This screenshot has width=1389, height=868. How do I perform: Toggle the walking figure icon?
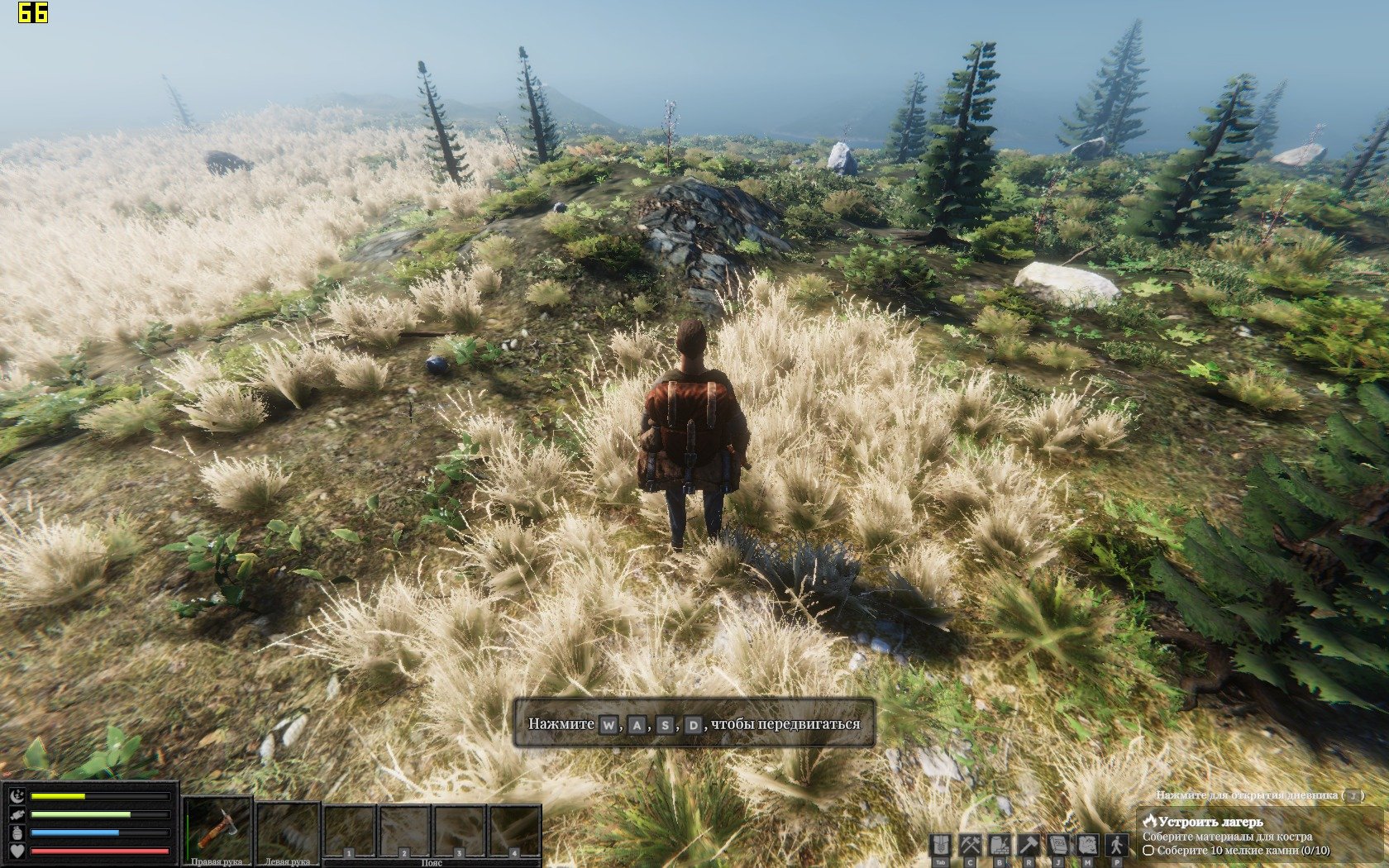click(1117, 846)
